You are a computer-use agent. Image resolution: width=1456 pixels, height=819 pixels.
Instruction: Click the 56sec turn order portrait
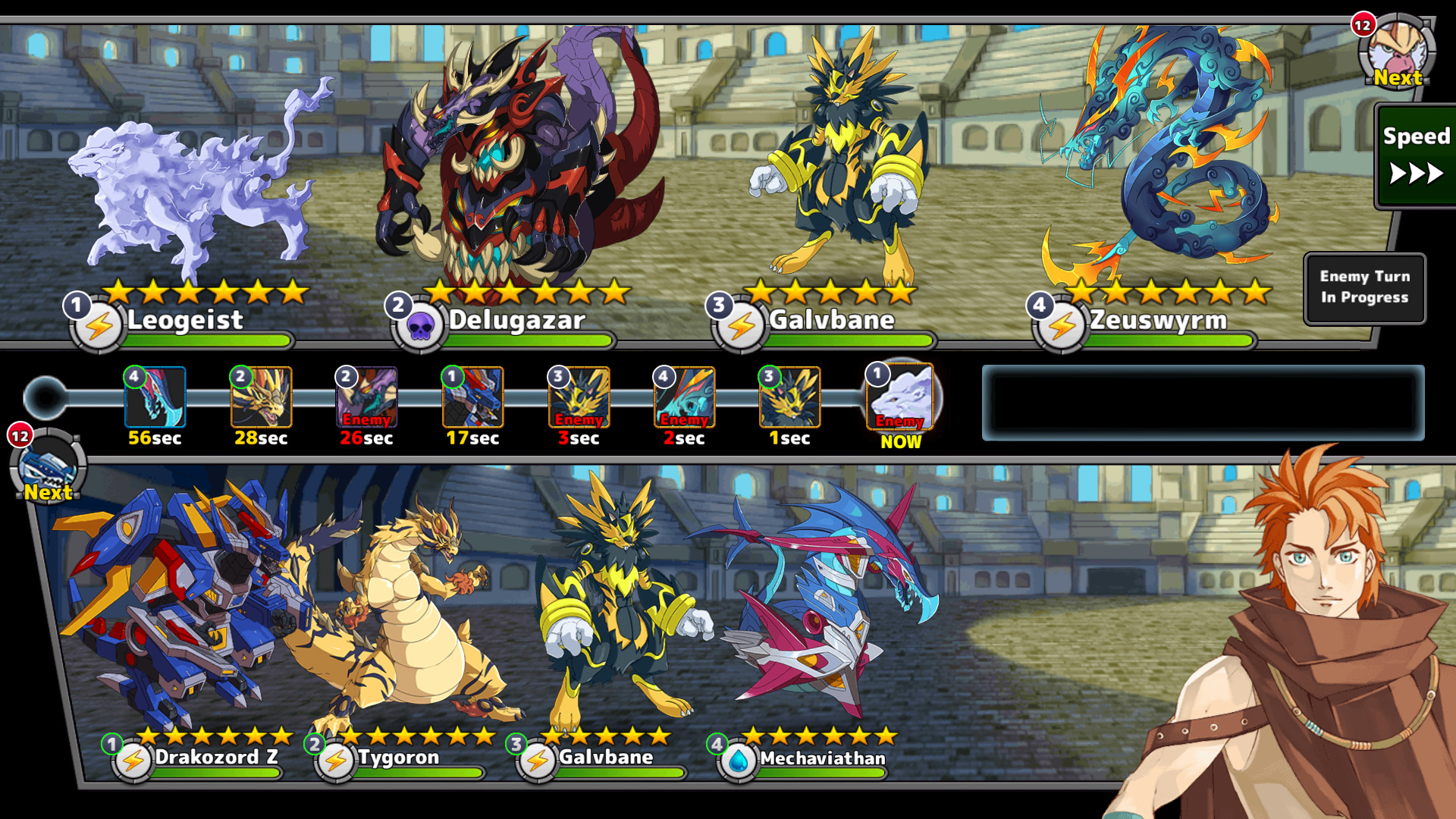pyautogui.click(x=155, y=397)
